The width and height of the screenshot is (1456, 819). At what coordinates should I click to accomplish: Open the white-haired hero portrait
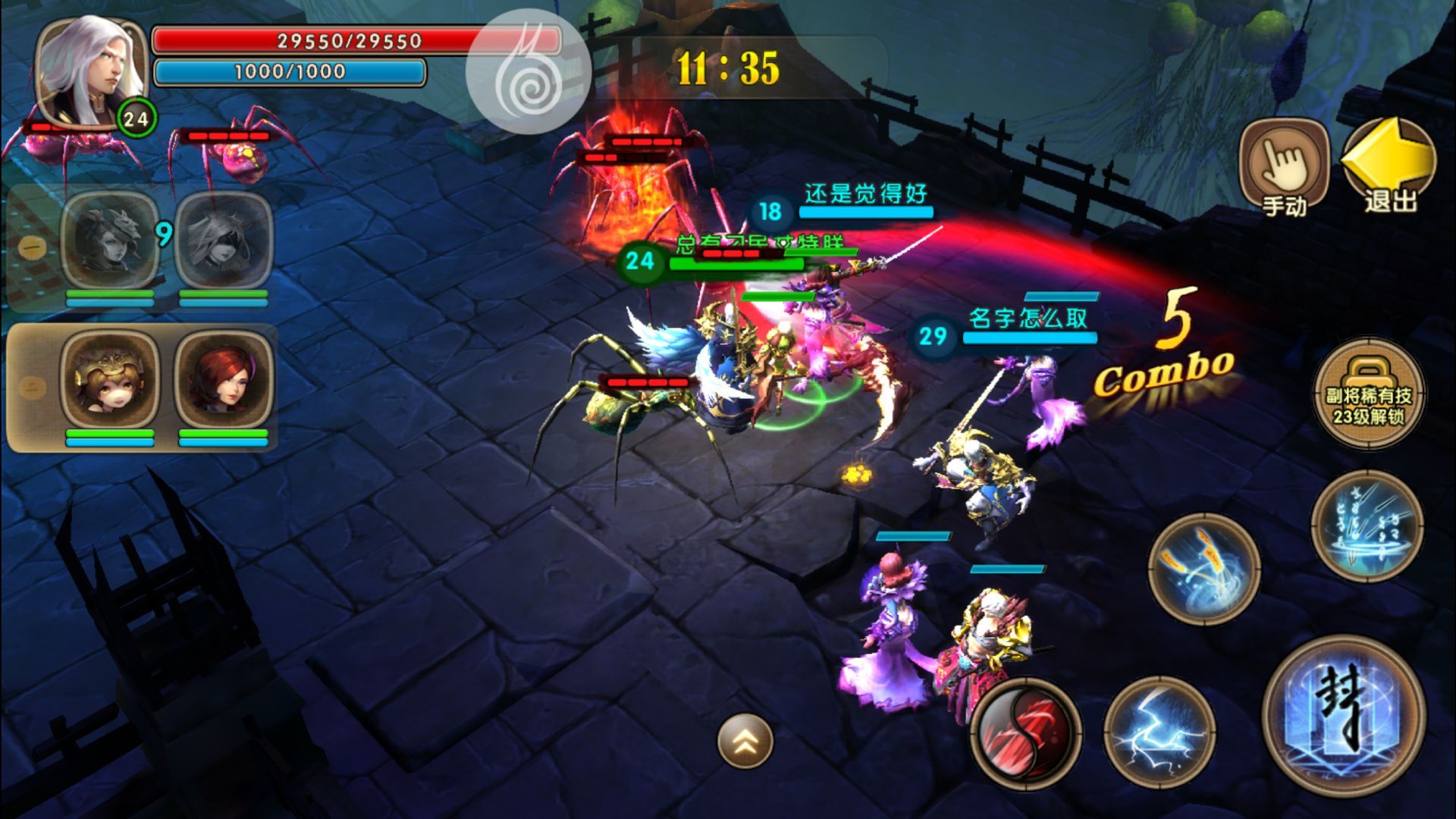pyautogui.click(x=91, y=72)
